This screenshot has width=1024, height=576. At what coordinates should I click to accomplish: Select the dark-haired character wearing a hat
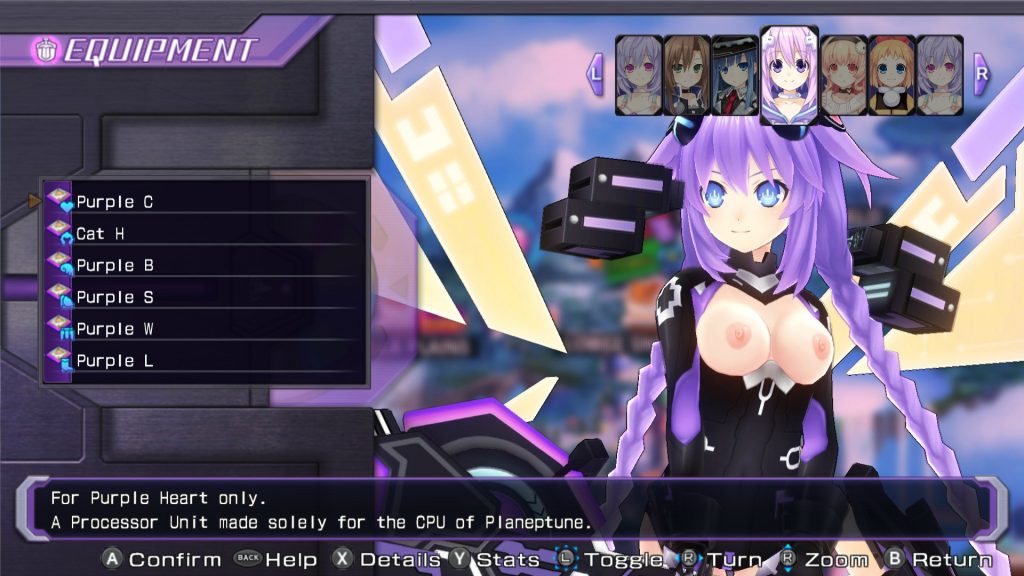pos(735,75)
